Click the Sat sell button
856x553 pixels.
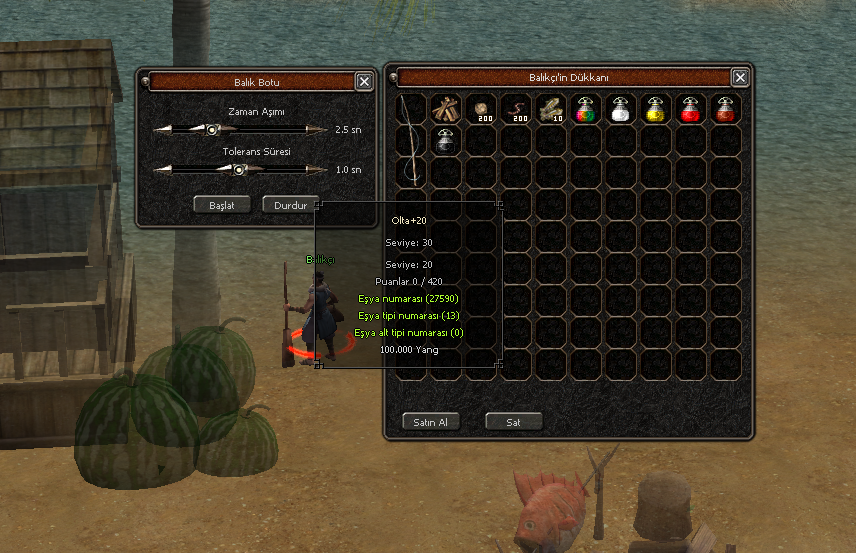[513, 422]
